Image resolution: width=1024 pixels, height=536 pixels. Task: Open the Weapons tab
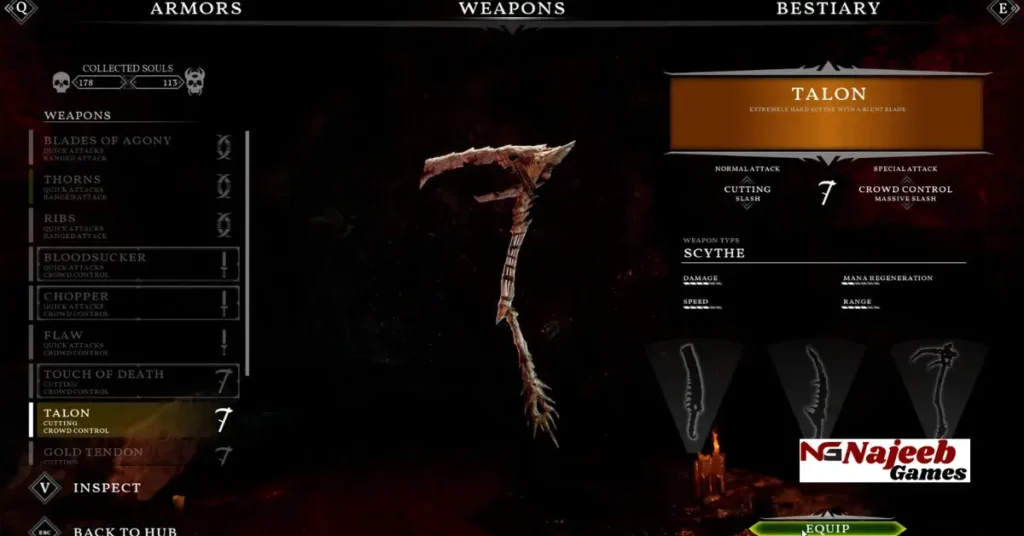click(511, 10)
